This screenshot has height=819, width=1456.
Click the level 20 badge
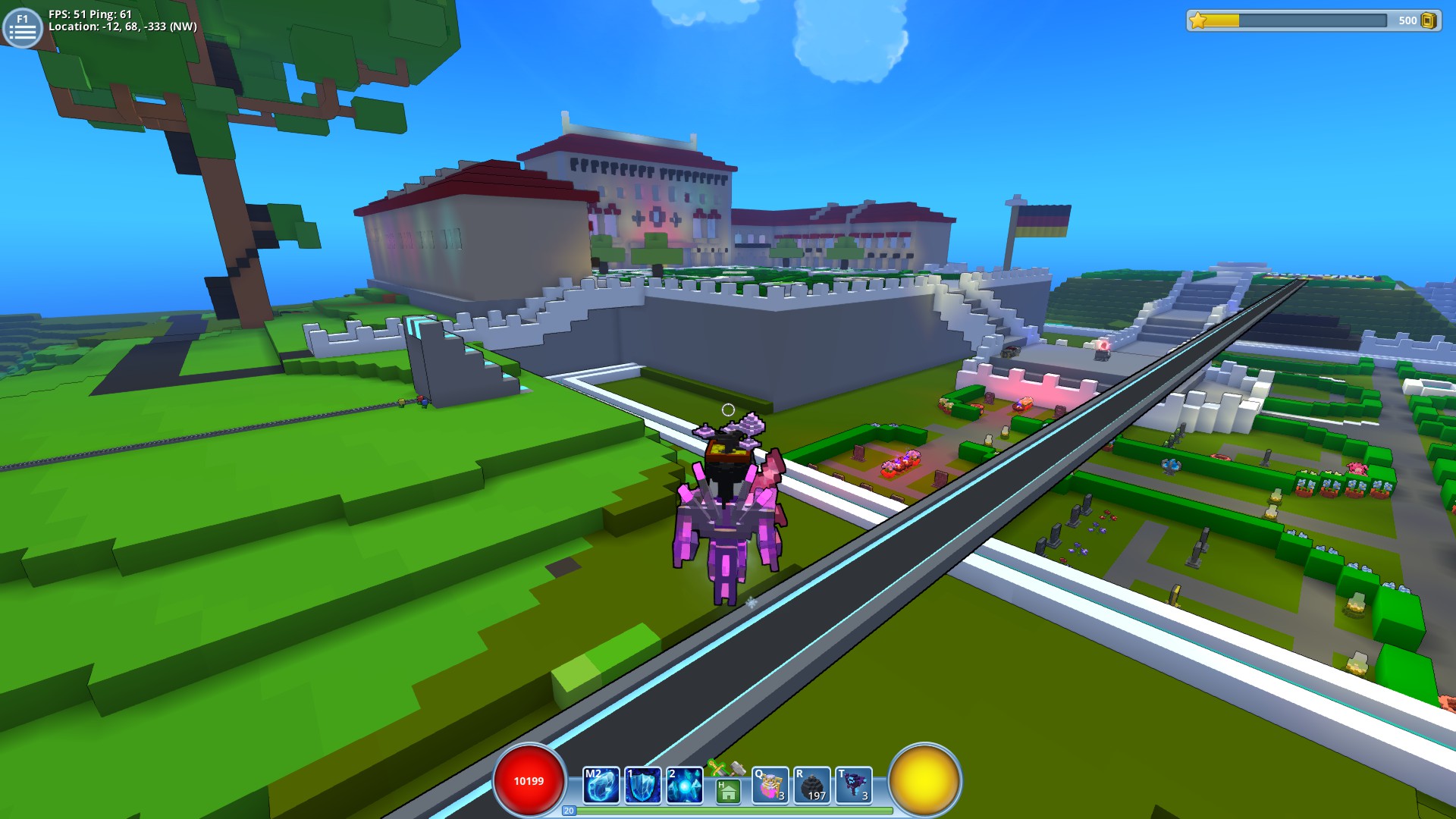point(568,811)
